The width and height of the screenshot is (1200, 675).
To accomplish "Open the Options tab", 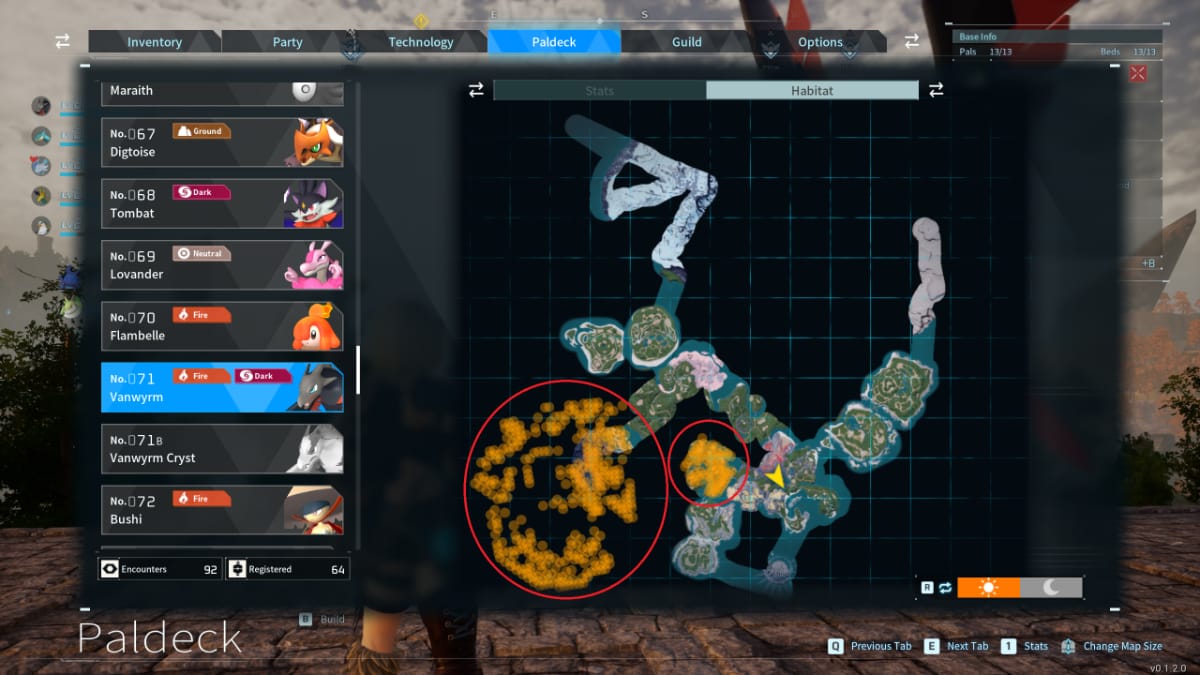I will coord(820,42).
